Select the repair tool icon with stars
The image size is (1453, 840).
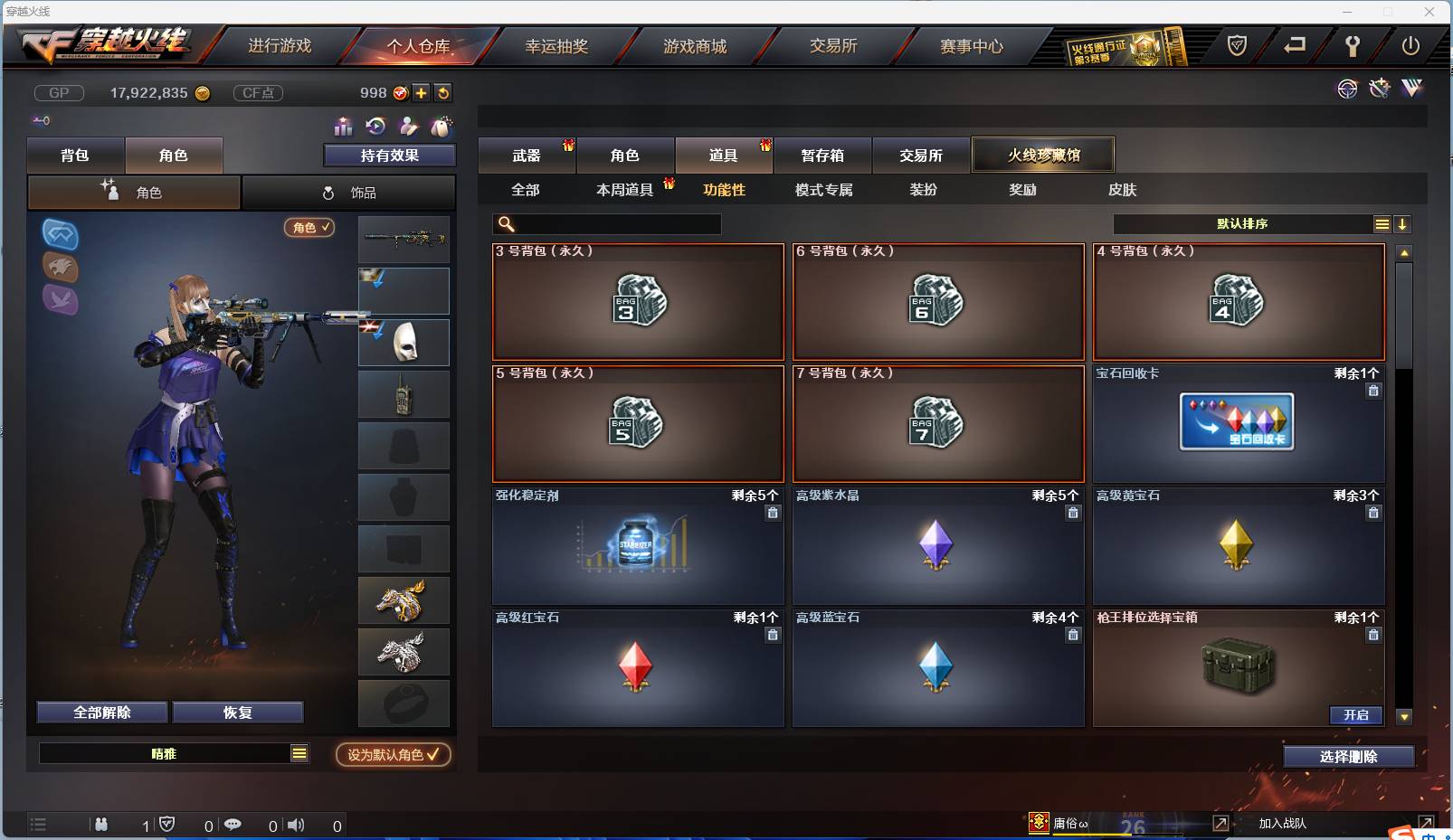tap(1379, 89)
